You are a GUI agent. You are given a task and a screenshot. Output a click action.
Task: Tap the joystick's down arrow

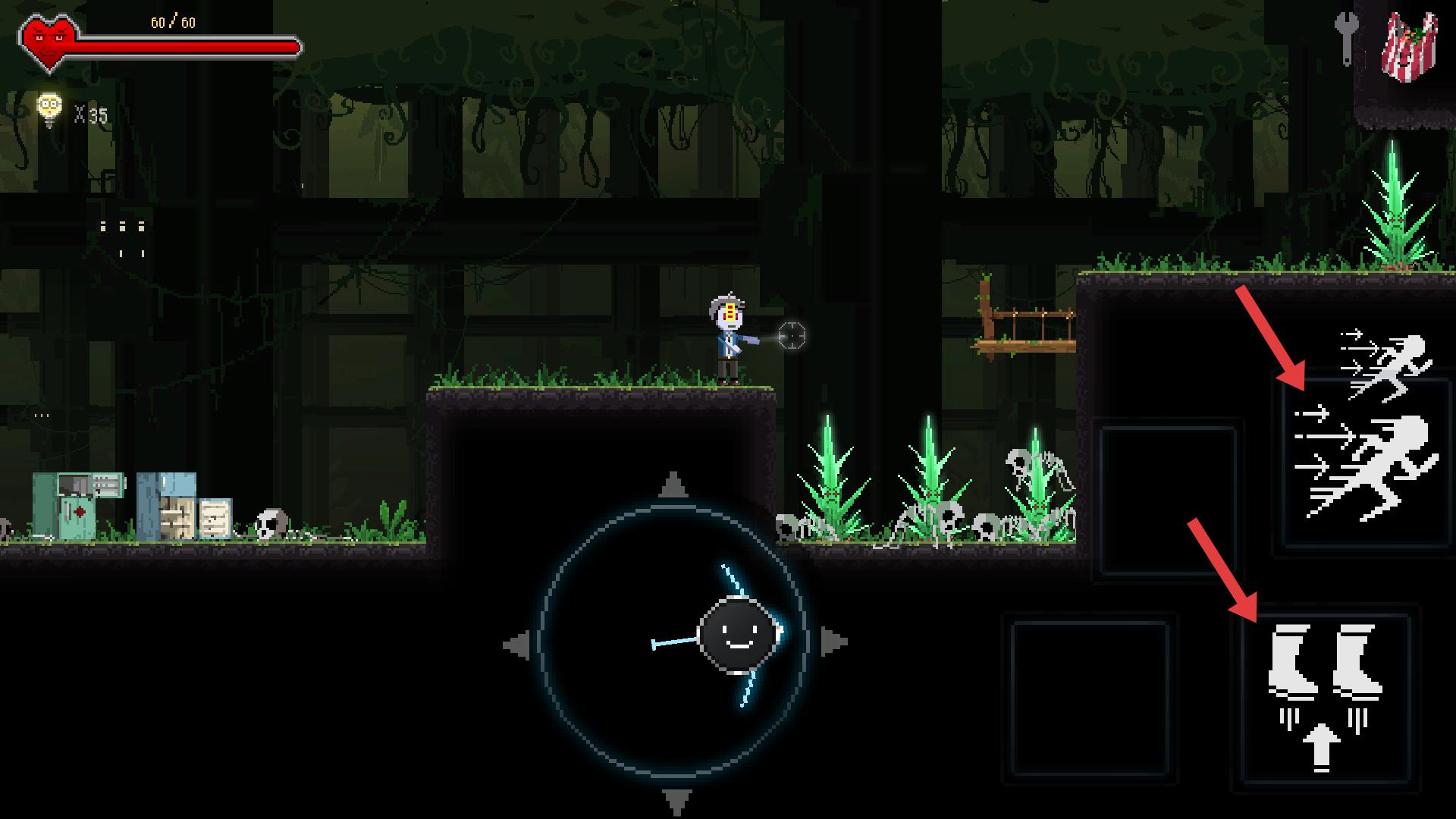[x=676, y=801]
